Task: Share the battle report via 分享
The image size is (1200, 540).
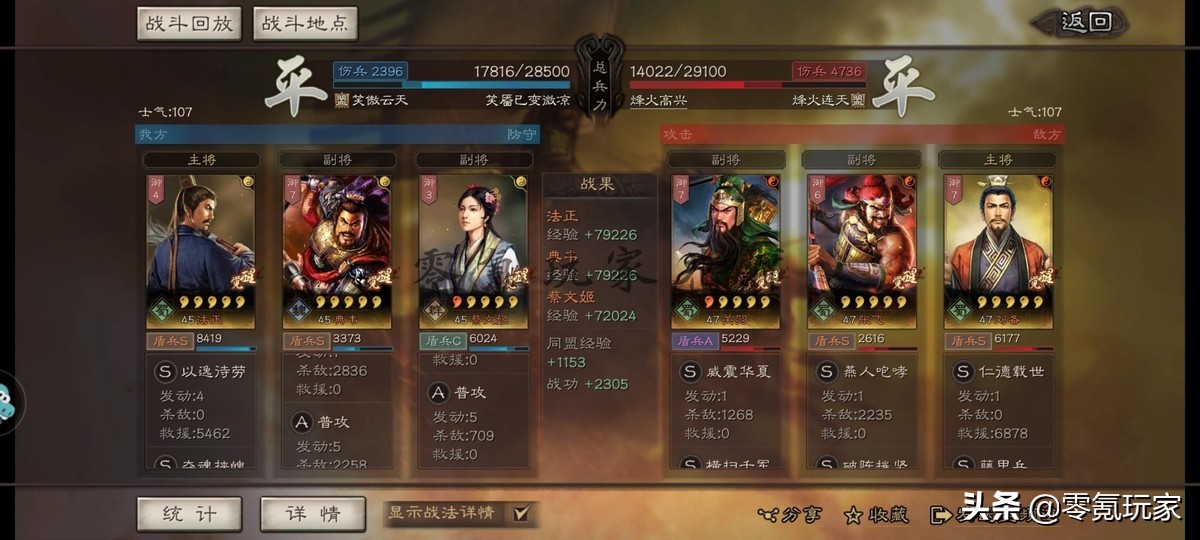Action: click(790, 515)
